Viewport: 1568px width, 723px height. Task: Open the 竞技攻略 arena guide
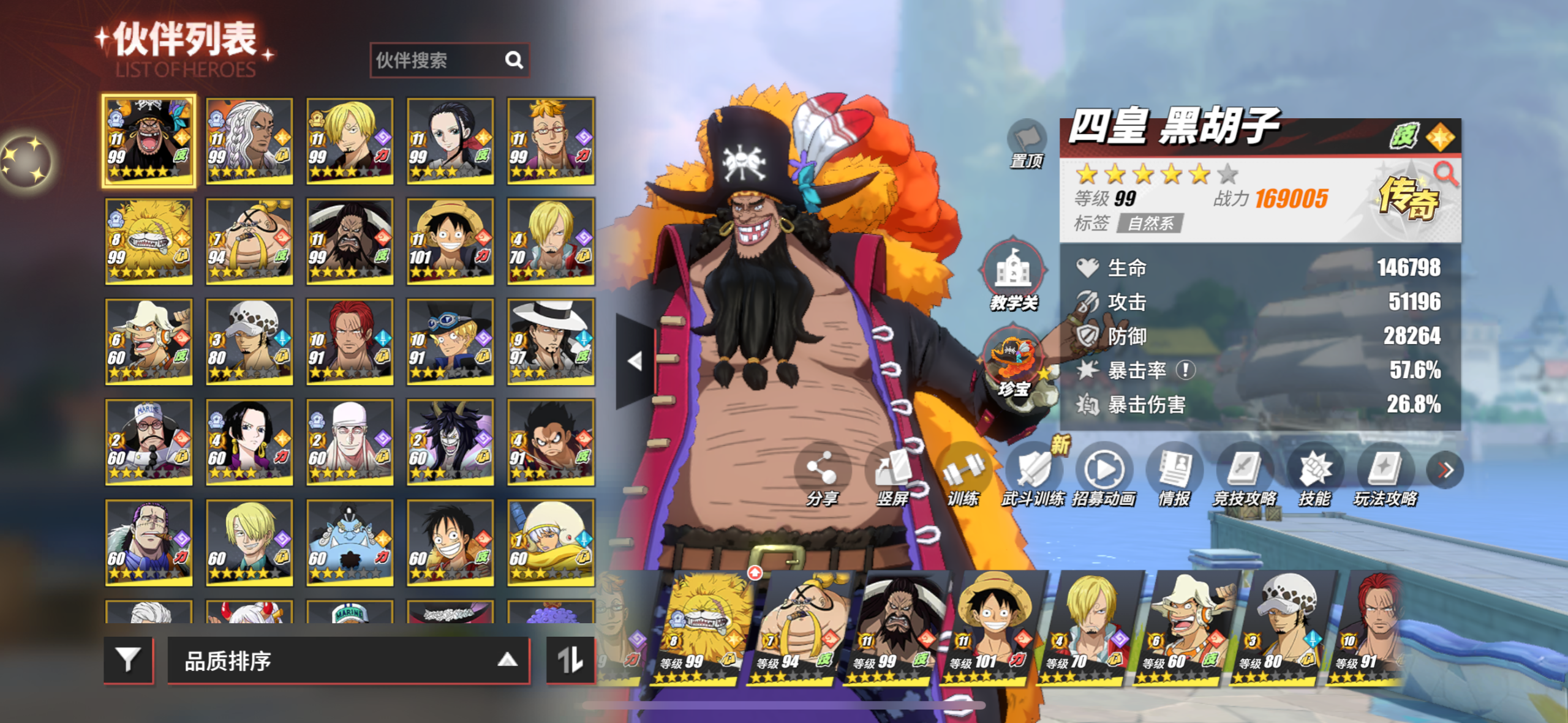[x=1245, y=476]
